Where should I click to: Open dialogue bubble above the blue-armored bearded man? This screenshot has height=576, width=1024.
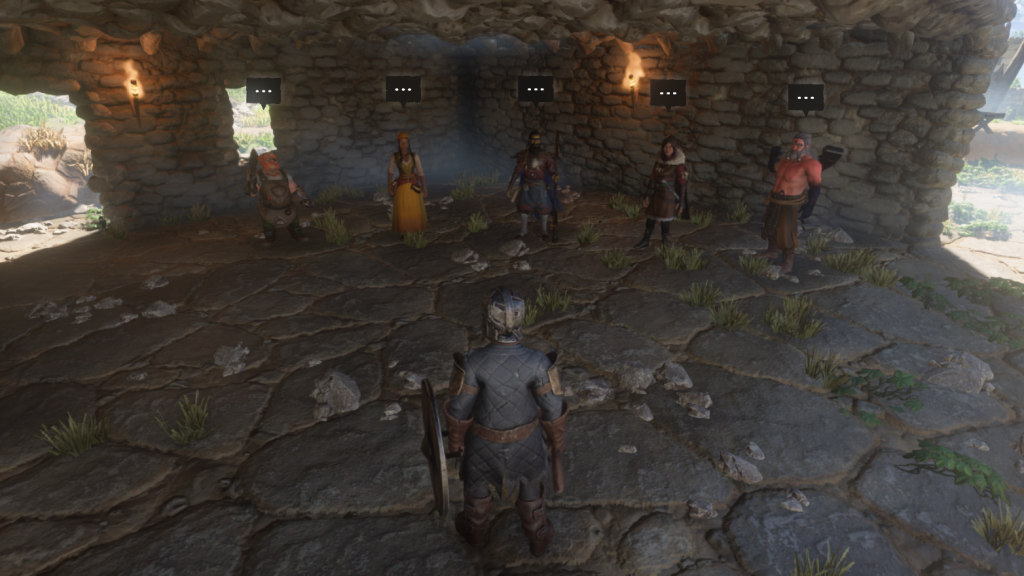(535, 89)
